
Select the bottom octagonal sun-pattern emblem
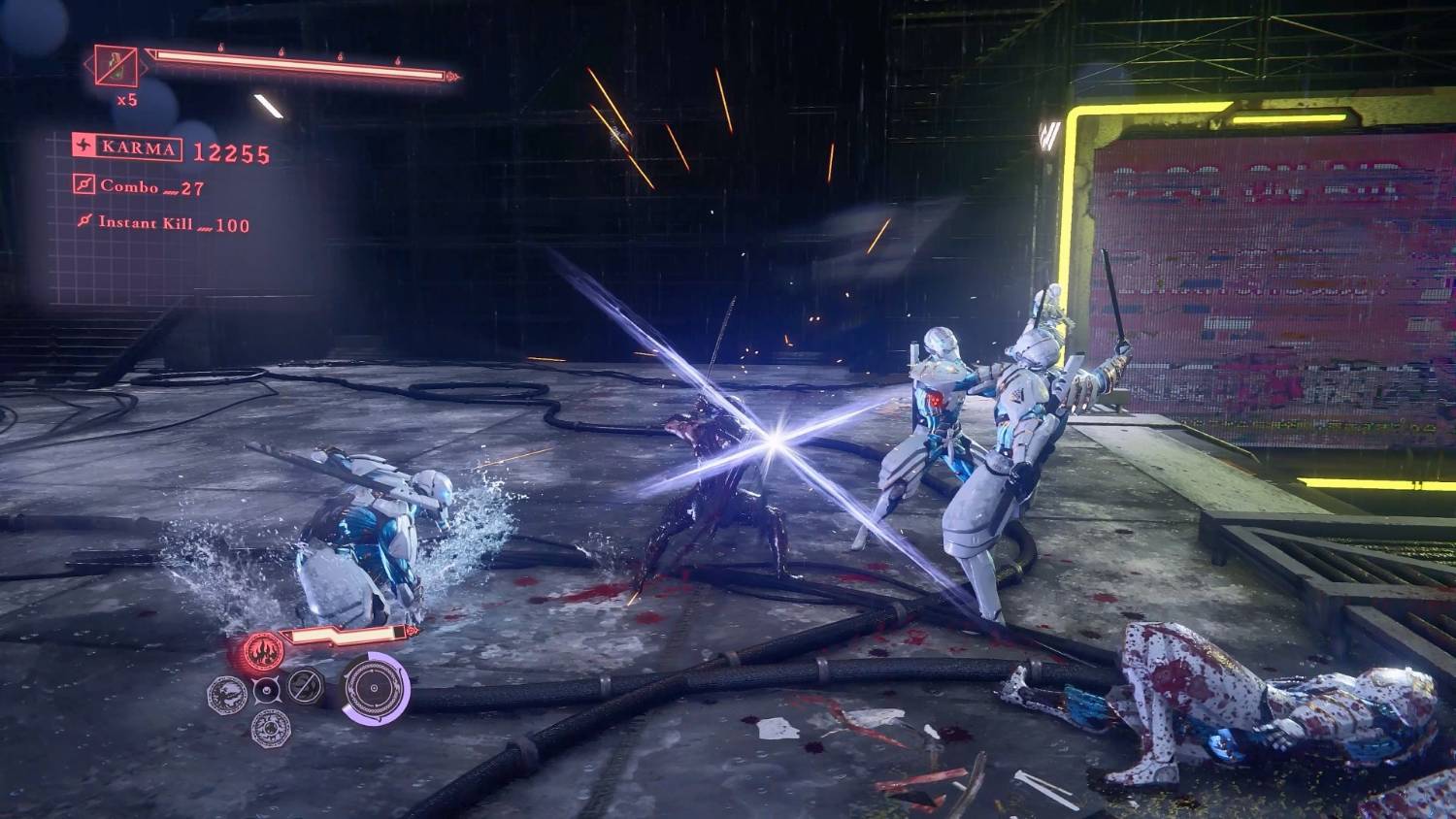[x=271, y=727]
